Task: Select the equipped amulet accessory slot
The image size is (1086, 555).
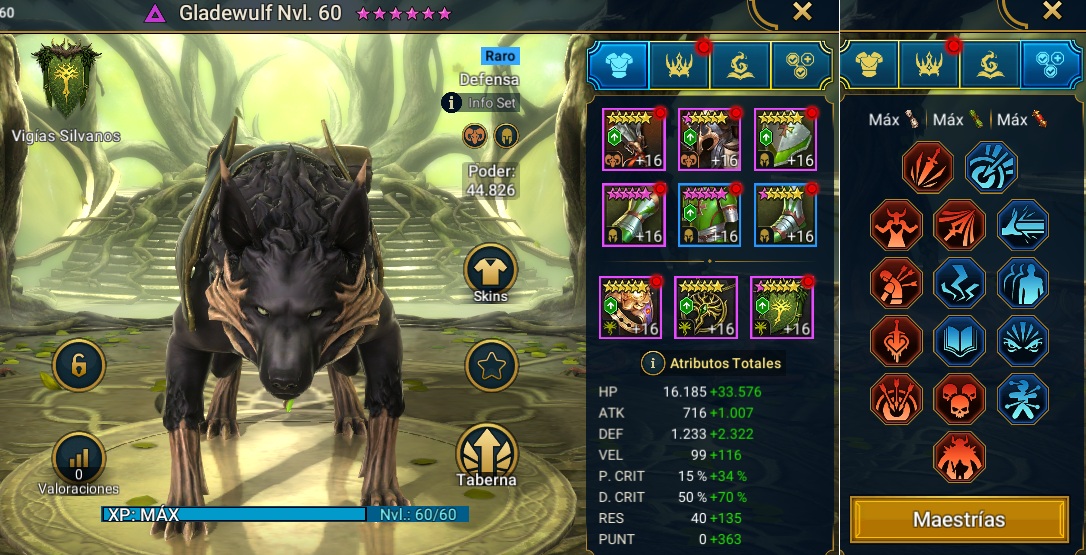Action: pyautogui.click(x=706, y=307)
